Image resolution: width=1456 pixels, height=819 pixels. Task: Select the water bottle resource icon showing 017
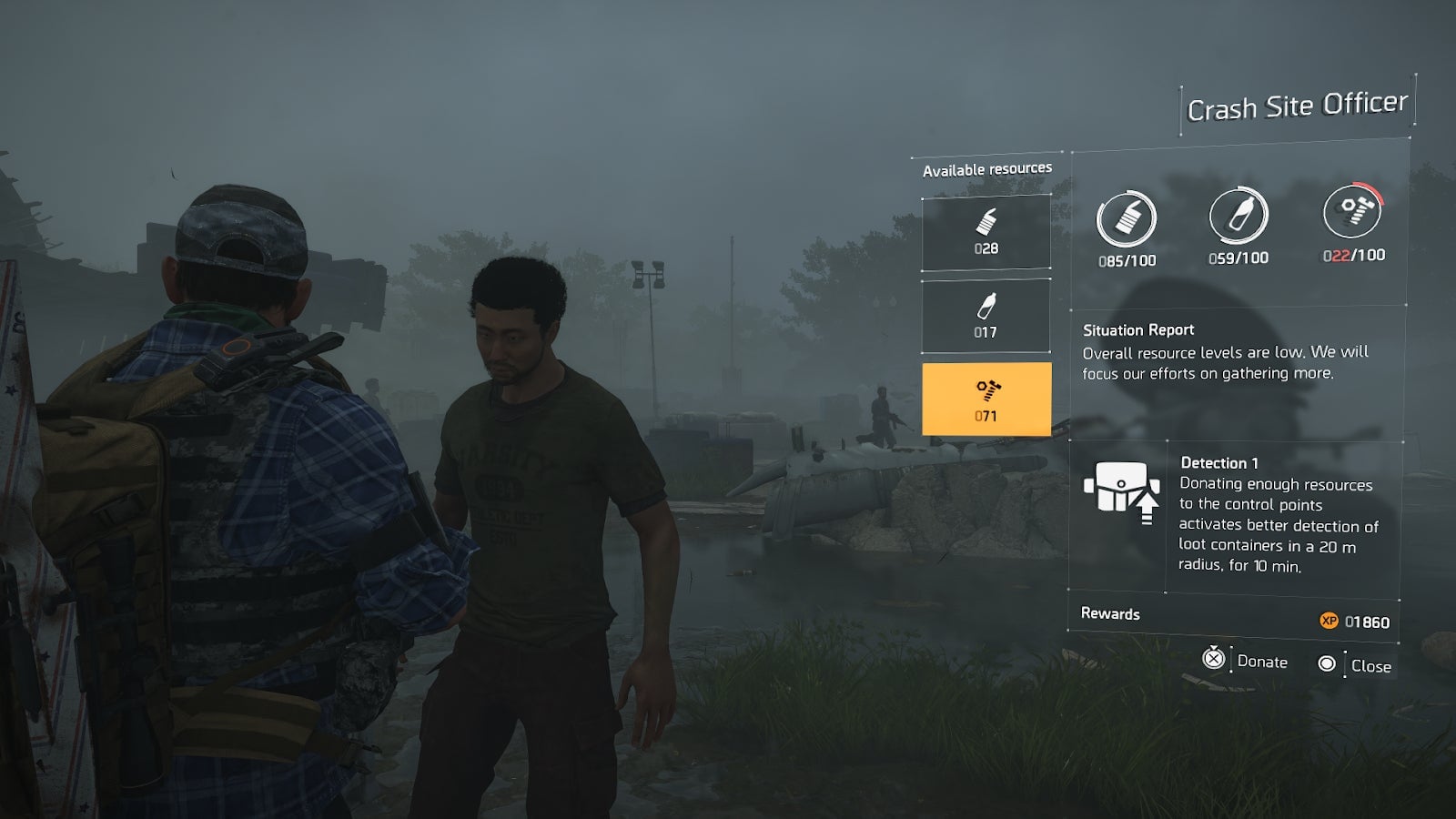(986, 316)
